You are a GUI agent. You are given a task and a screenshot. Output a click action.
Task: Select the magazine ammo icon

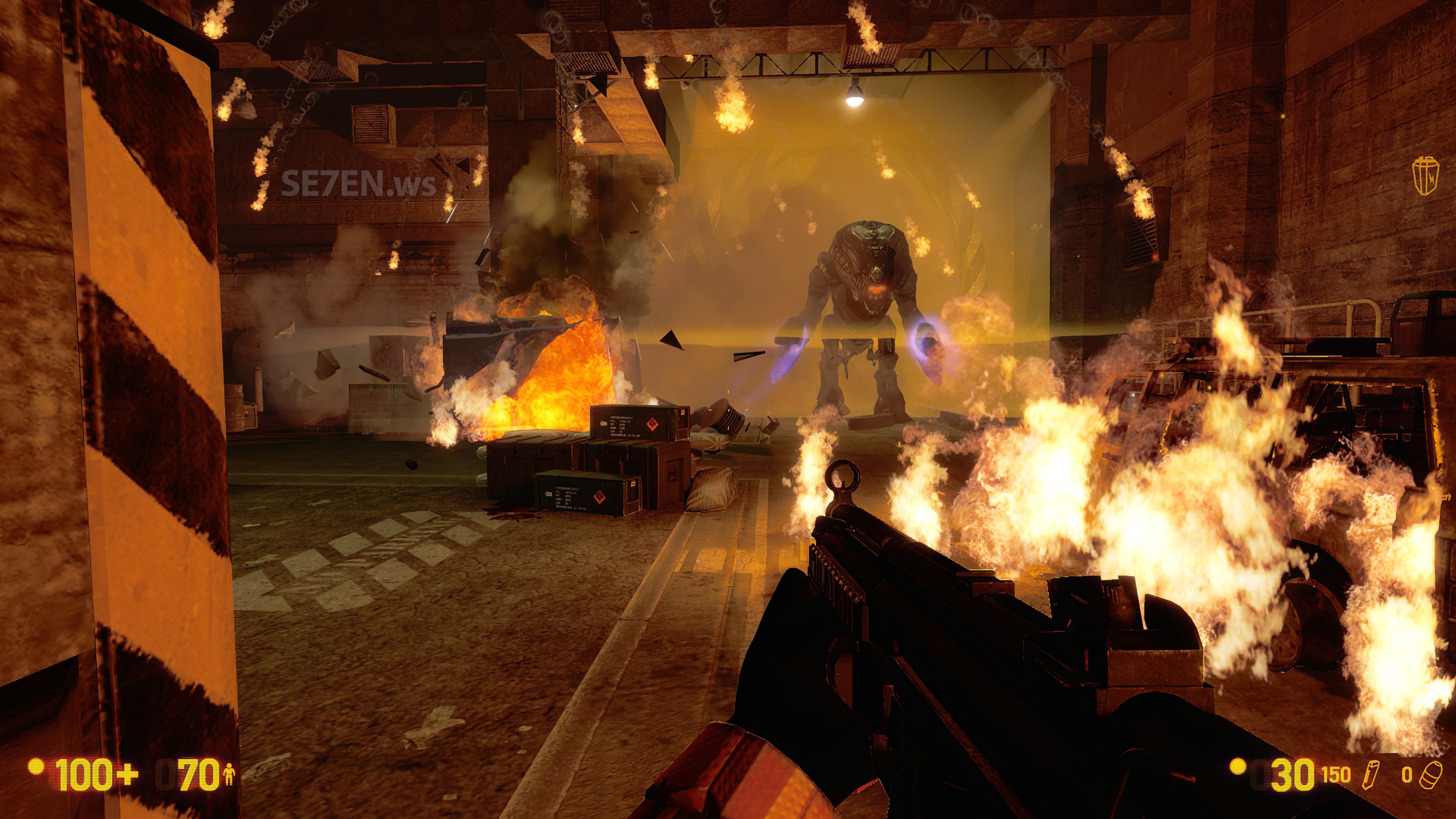pyautogui.click(x=1371, y=774)
